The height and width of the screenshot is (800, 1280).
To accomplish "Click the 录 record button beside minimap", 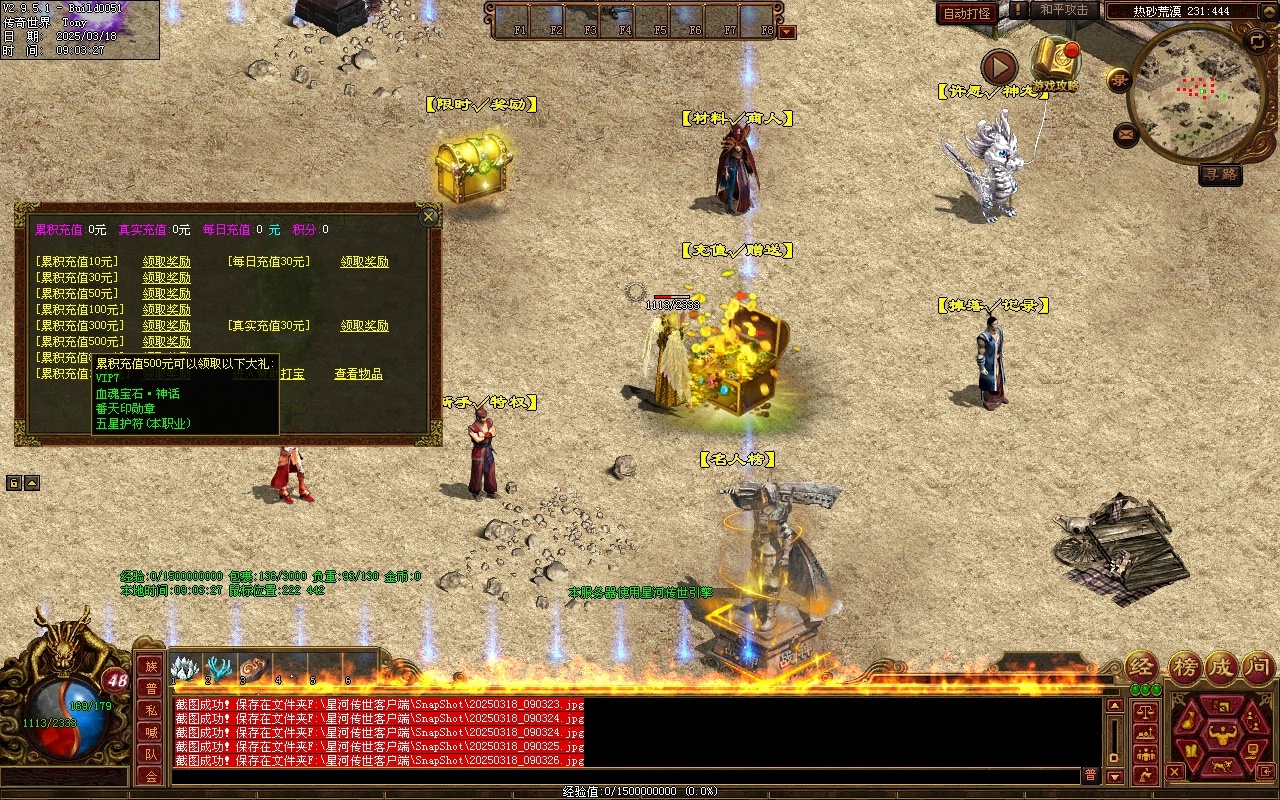I will pyautogui.click(x=1118, y=80).
